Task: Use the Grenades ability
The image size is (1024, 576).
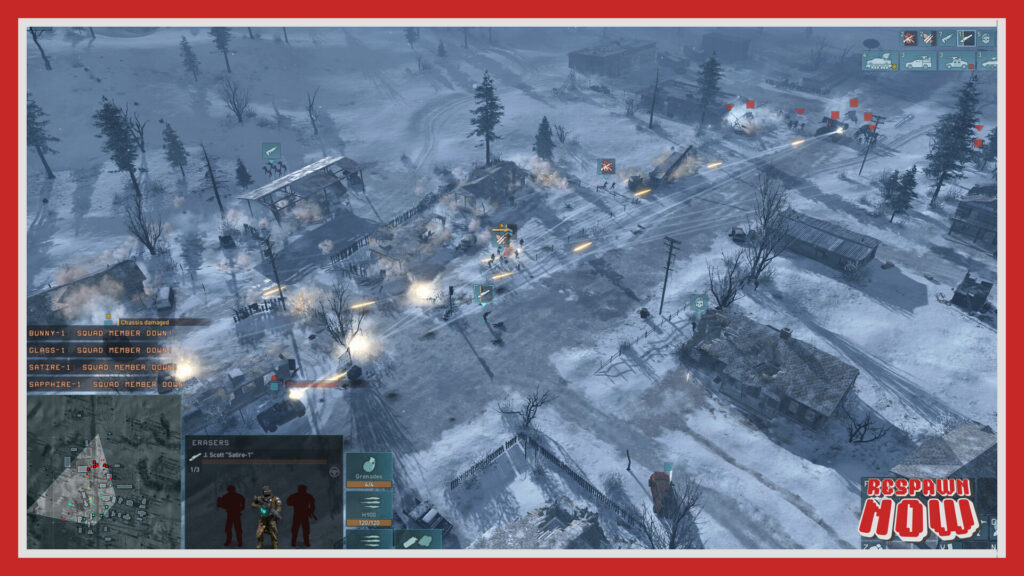Action: [x=369, y=470]
